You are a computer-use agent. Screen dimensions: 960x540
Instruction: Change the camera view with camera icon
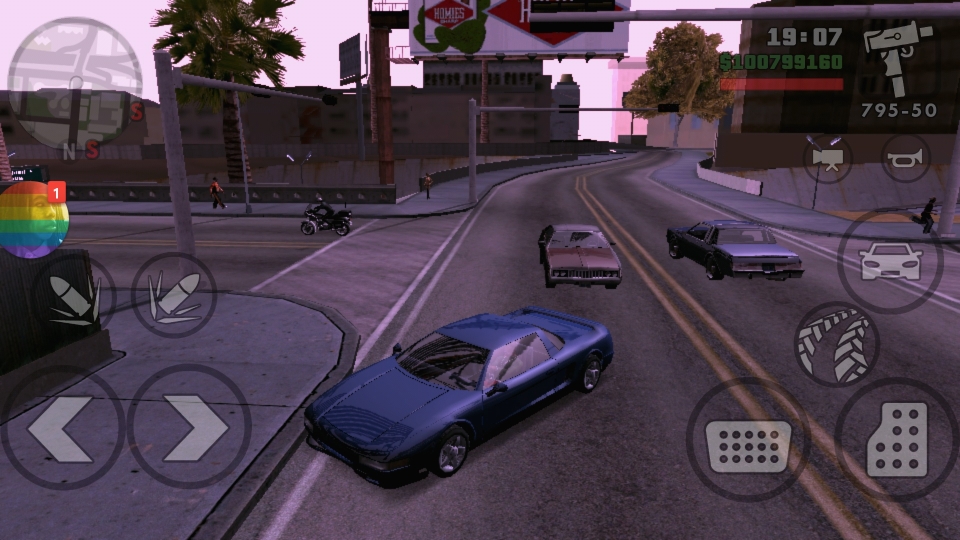[828, 158]
